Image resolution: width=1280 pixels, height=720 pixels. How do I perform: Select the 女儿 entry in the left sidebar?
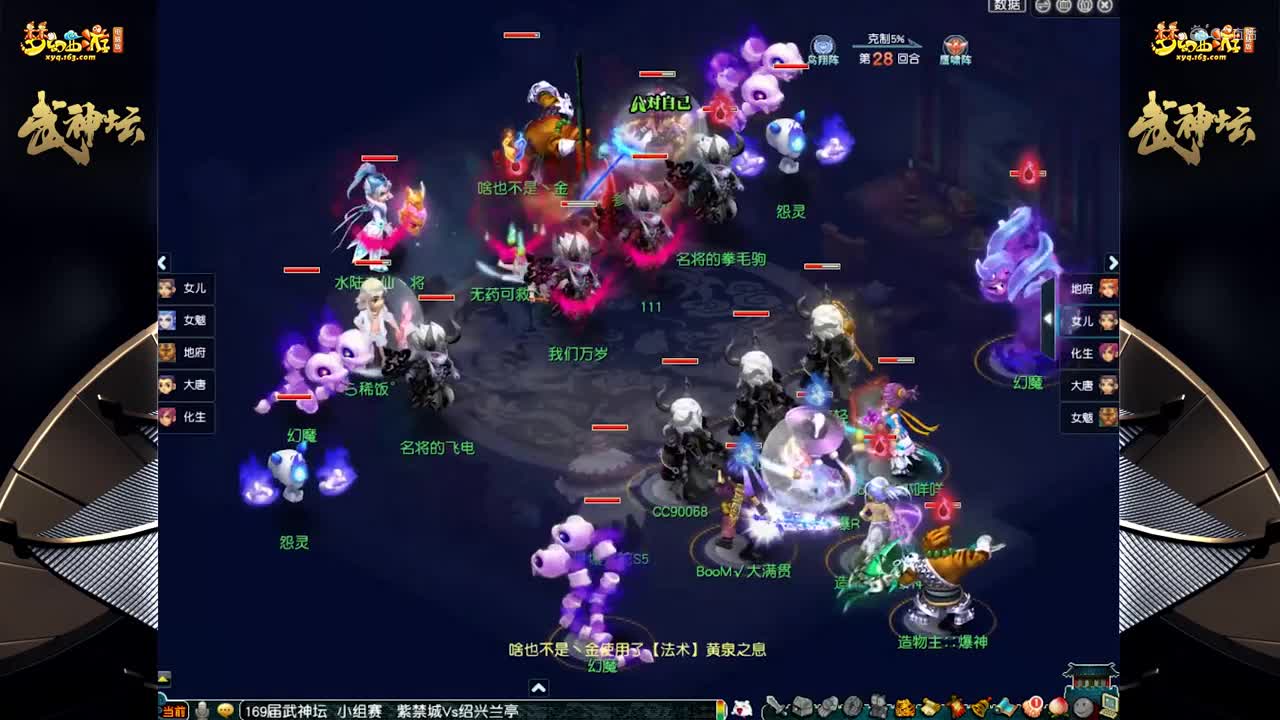tap(190, 288)
